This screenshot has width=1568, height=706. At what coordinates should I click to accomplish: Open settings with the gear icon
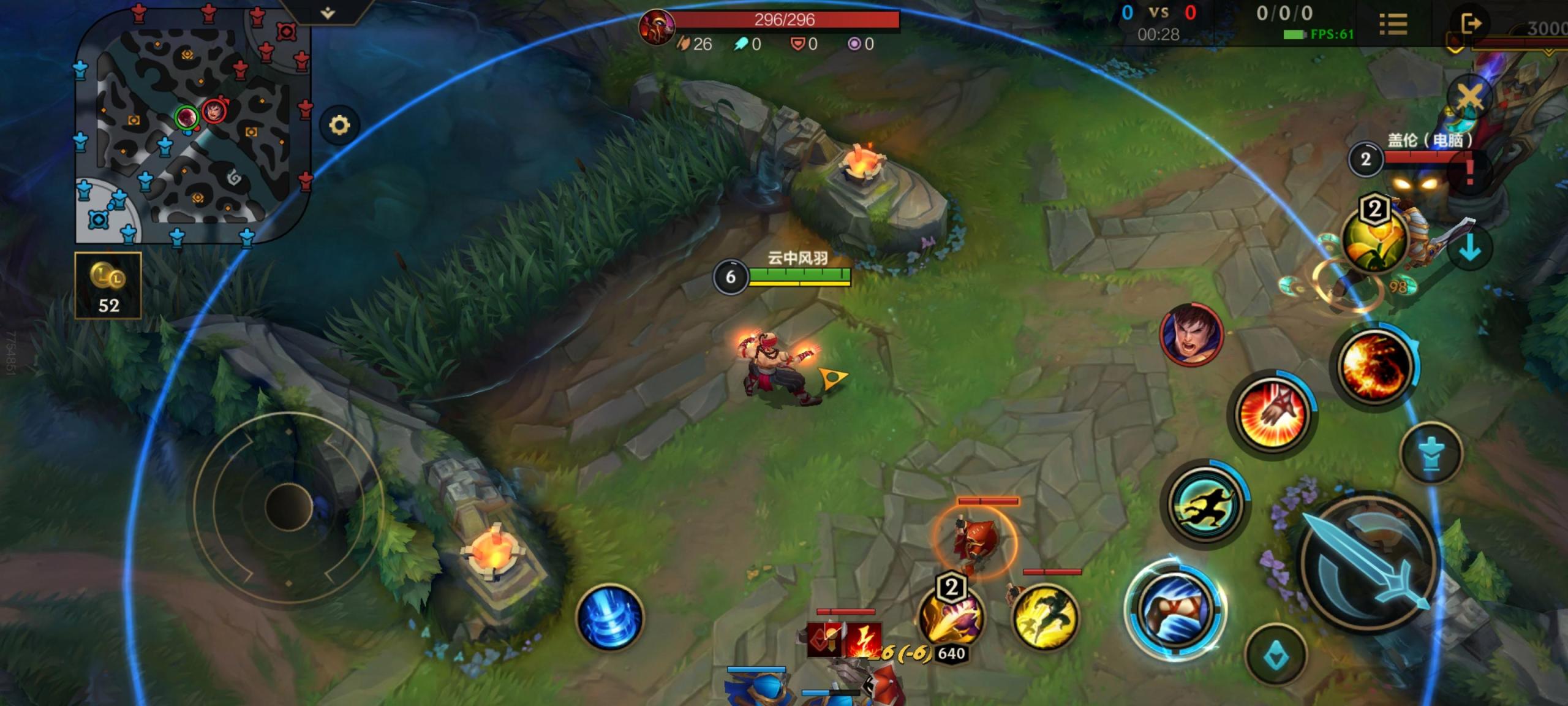point(339,126)
